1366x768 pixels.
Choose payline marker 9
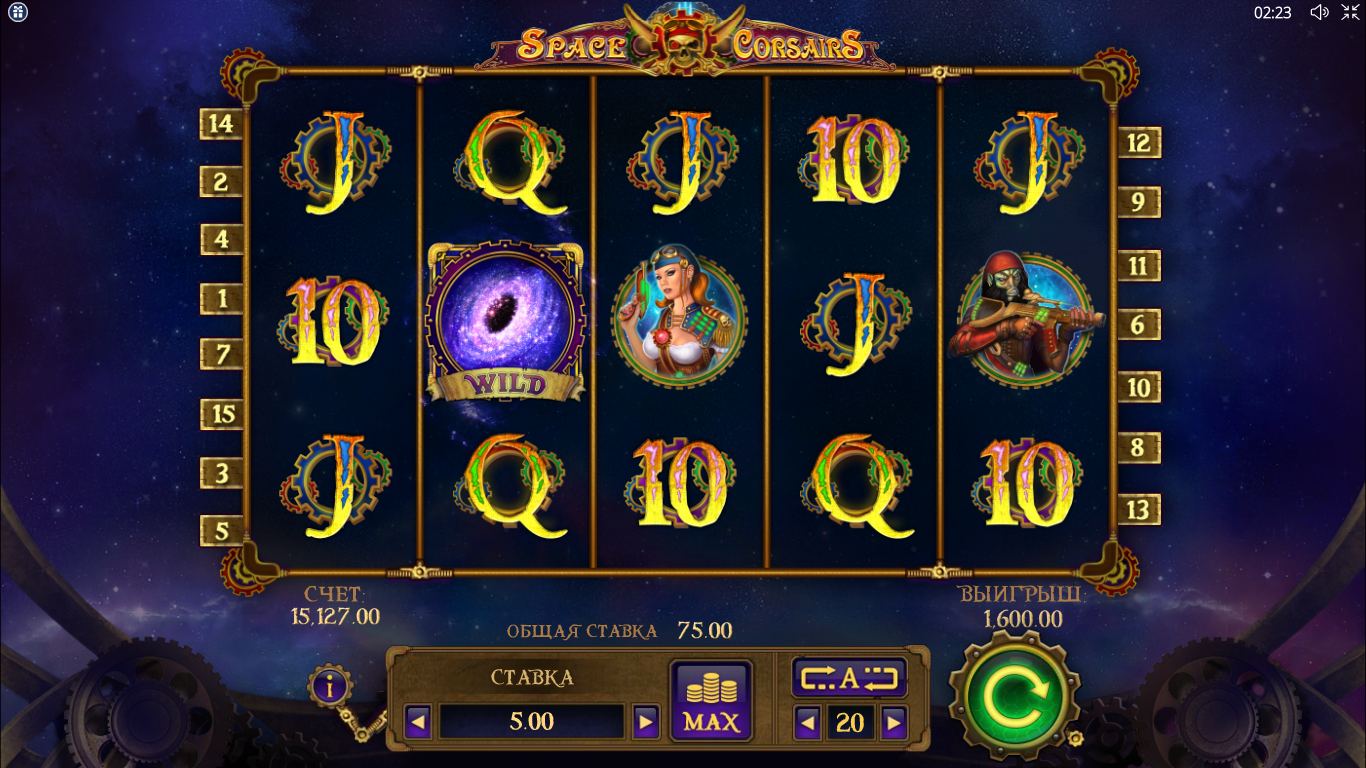[1139, 203]
